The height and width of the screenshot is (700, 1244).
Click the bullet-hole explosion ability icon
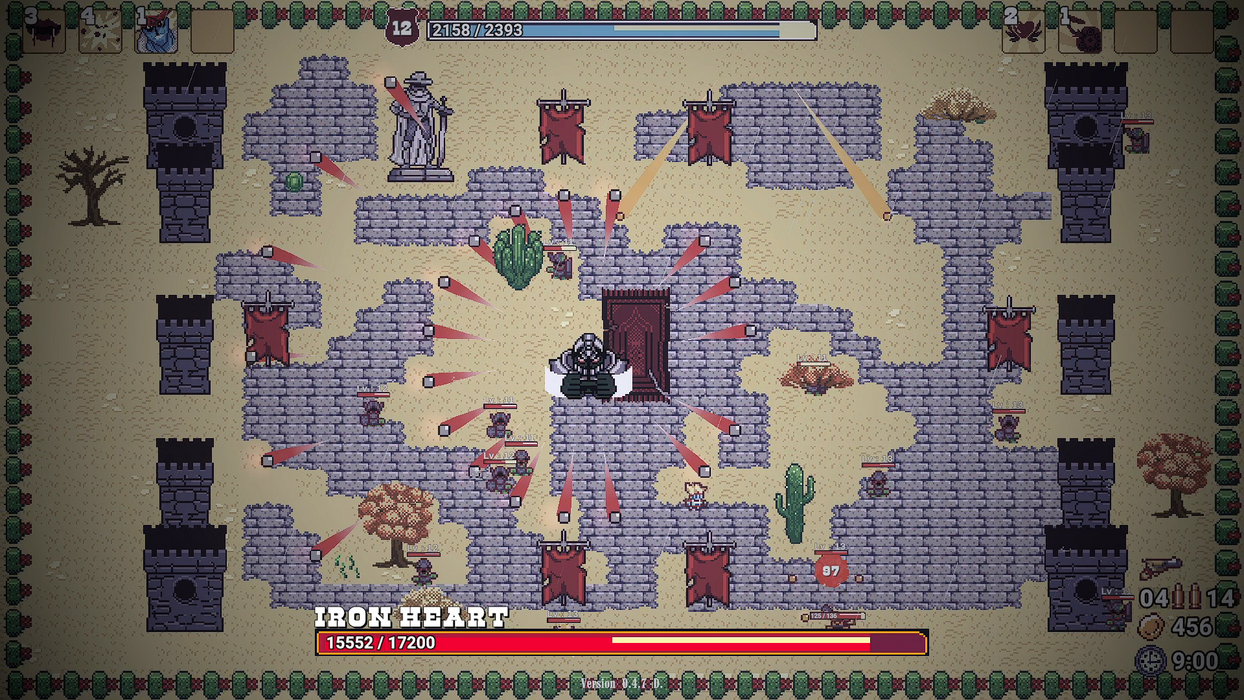(x=101, y=32)
